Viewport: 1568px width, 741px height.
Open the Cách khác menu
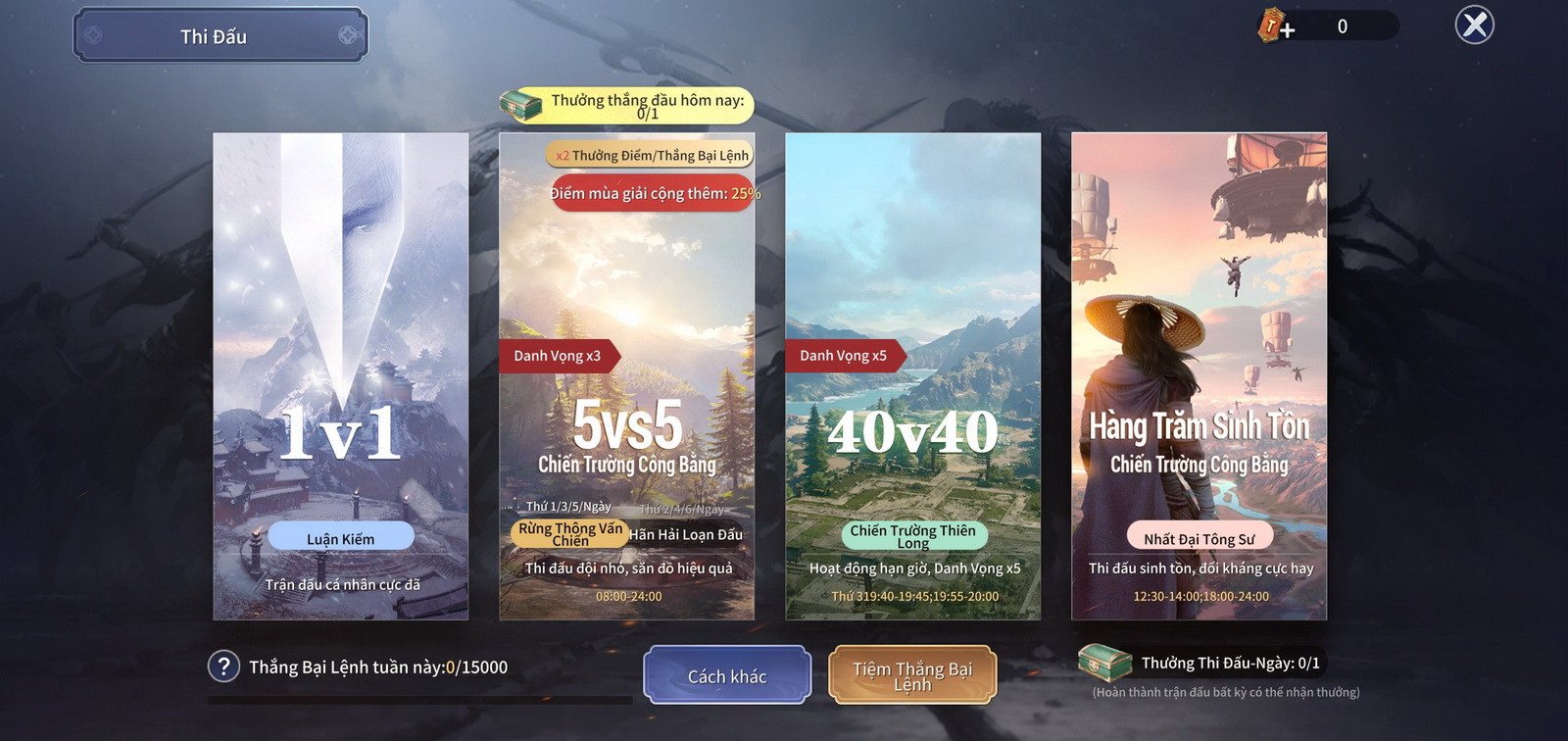(727, 675)
